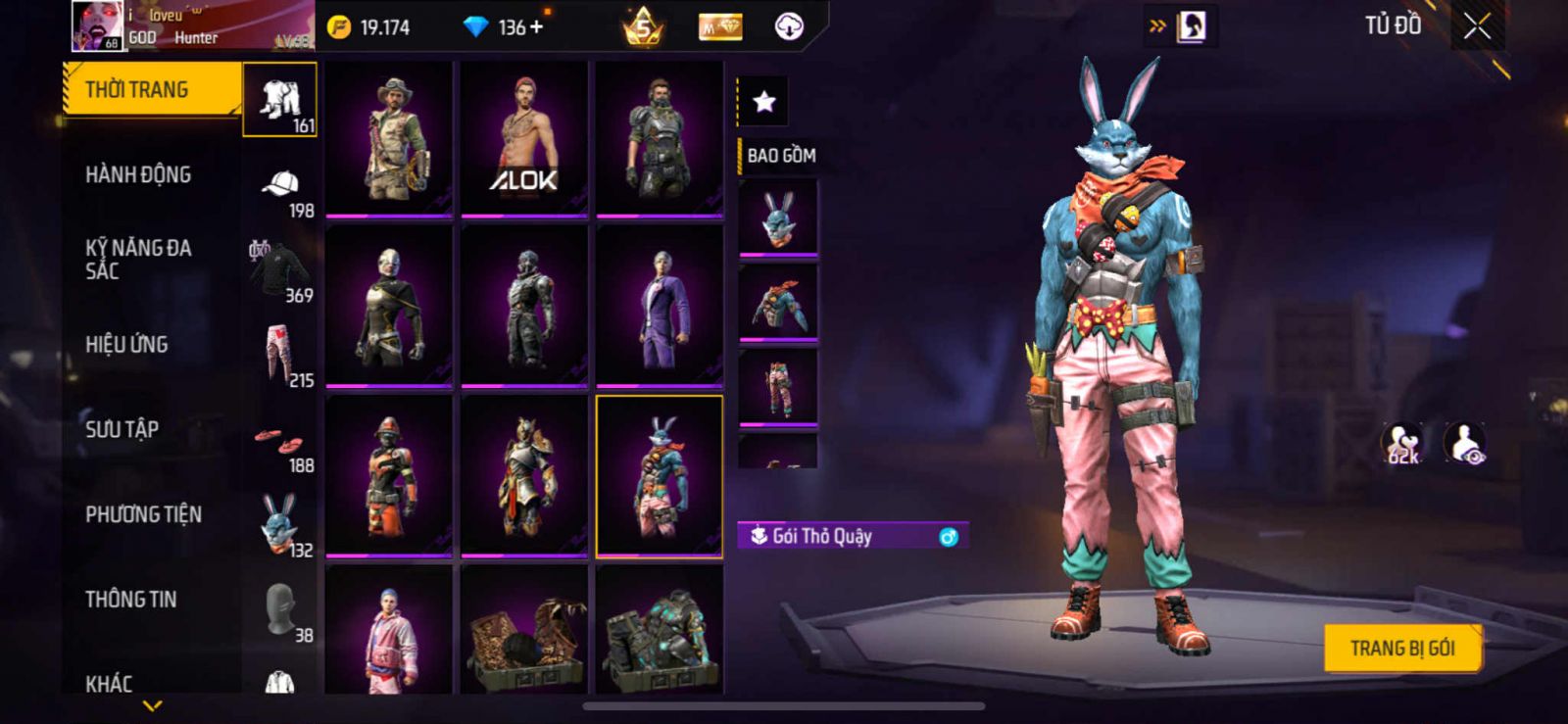Screen dimensions: 1568x724
Task: Show the Sưu Tập category
Action: [x=122, y=429]
